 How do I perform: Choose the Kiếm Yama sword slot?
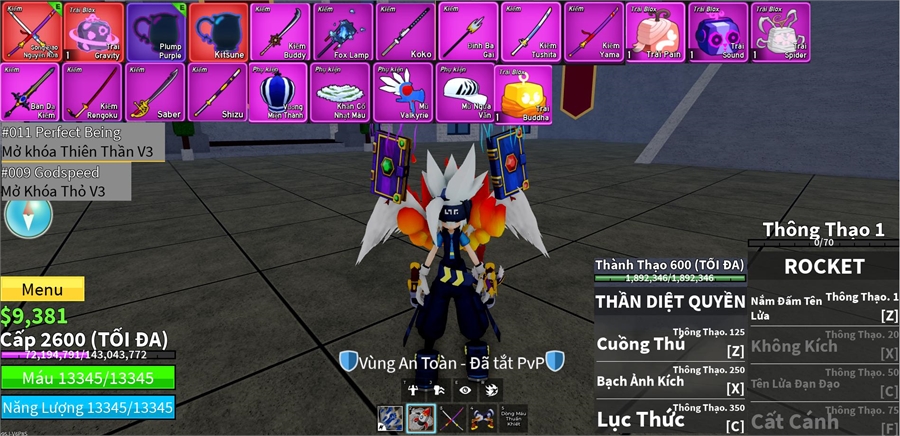pos(593,31)
